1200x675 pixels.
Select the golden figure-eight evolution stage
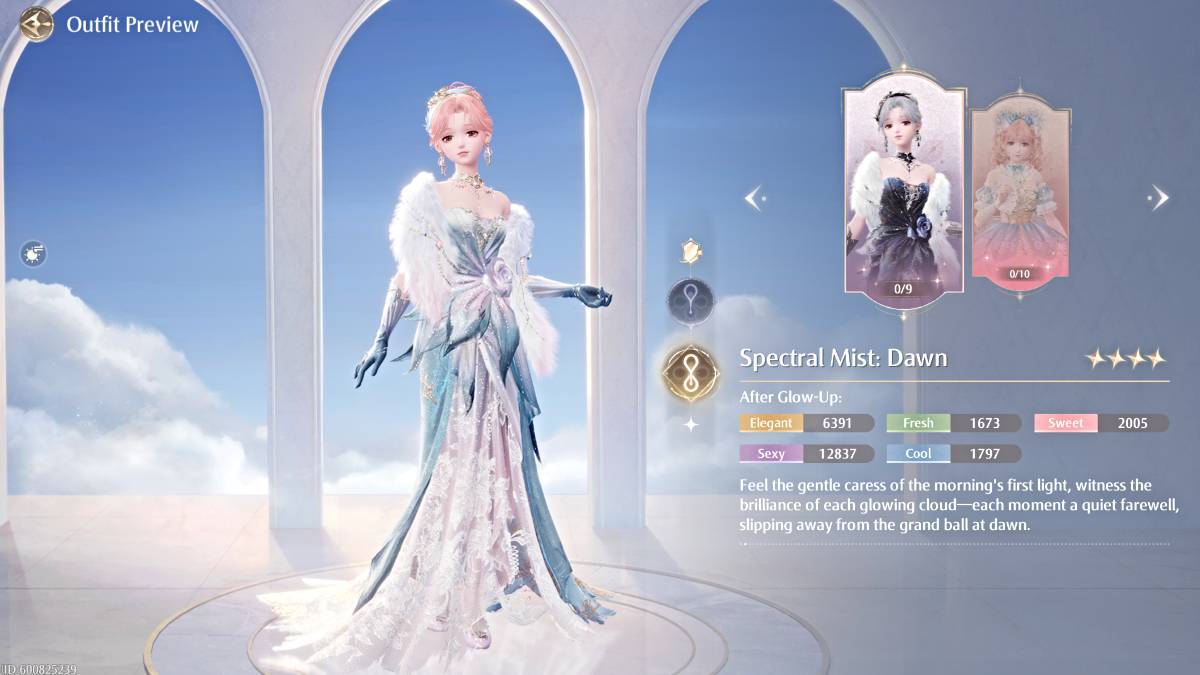pyautogui.click(x=691, y=370)
